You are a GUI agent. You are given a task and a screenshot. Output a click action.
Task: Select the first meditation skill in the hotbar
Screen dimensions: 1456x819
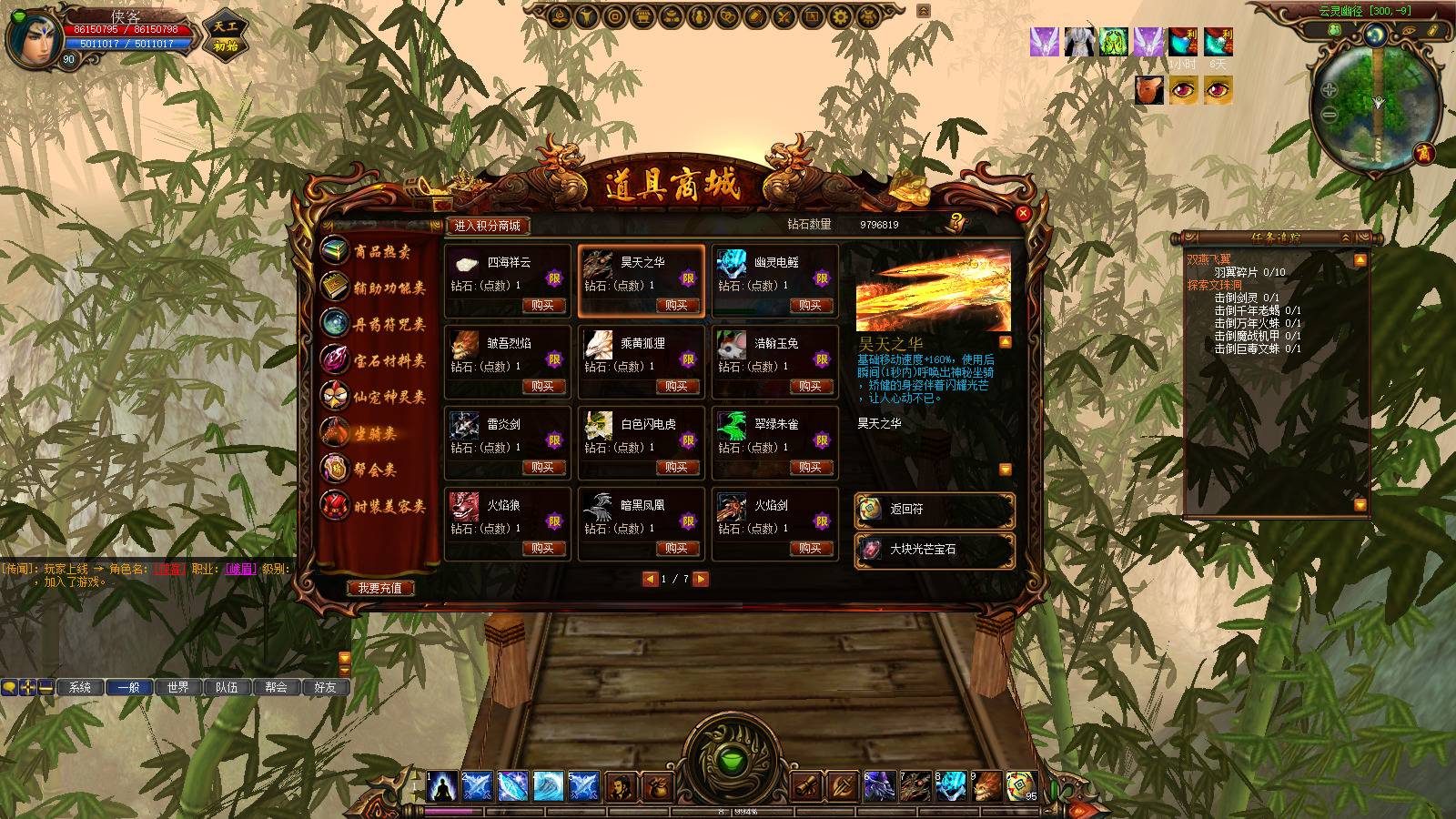pos(440,785)
